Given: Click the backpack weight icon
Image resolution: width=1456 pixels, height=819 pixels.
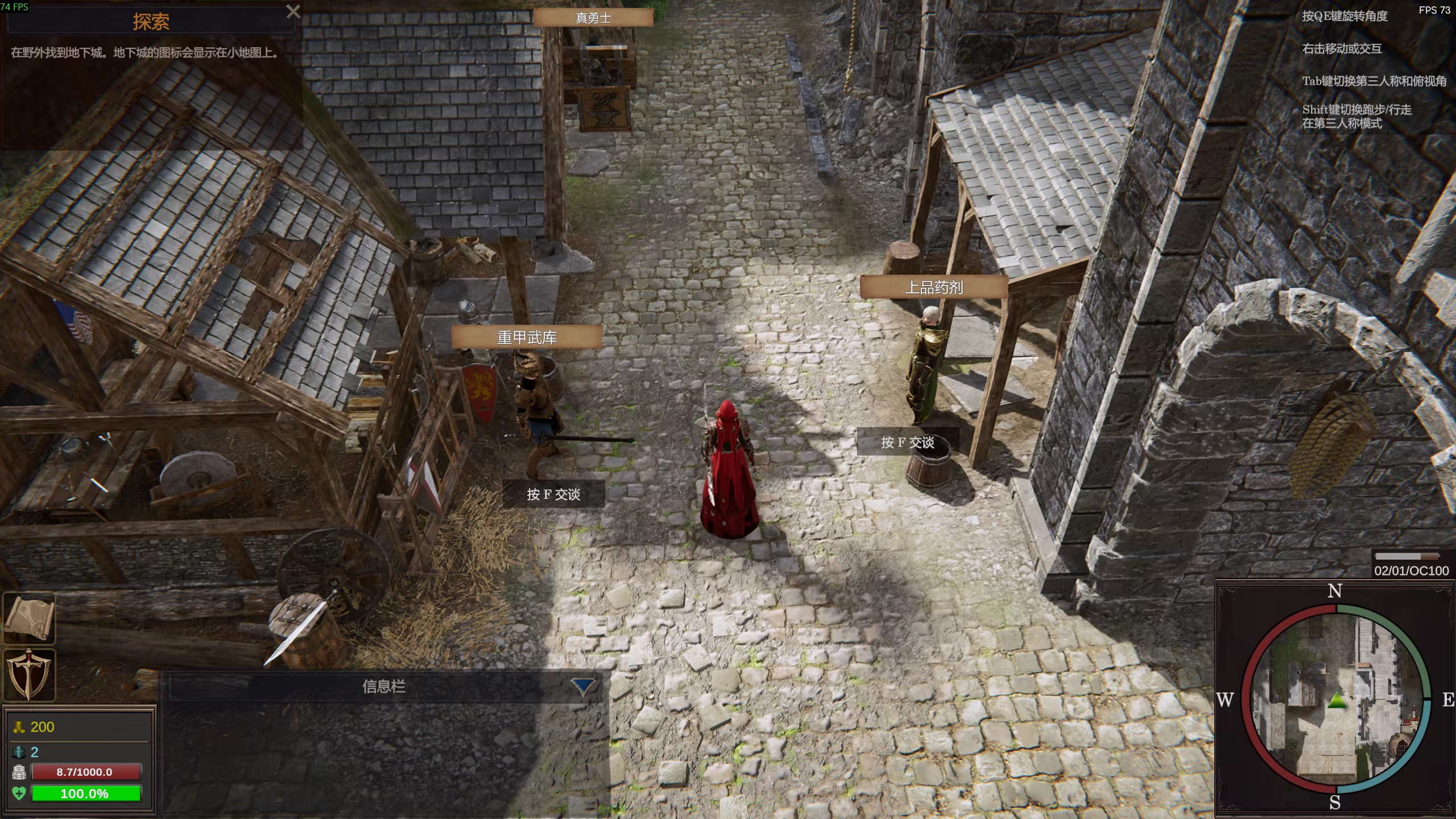Looking at the screenshot, I should (x=19, y=771).
